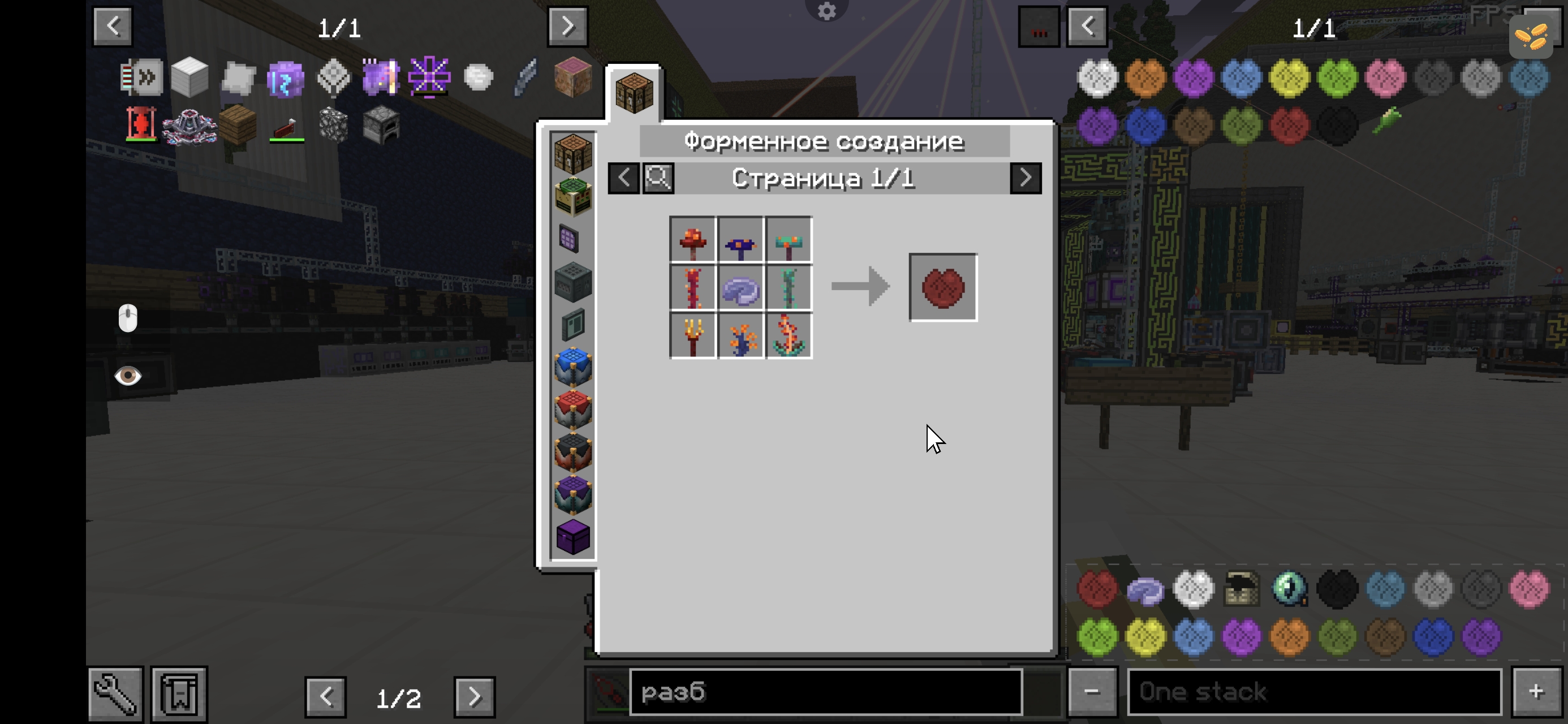Go to next page of the 1/2 panel
The height and width of the screenshot is (724, 1568).
474,696
